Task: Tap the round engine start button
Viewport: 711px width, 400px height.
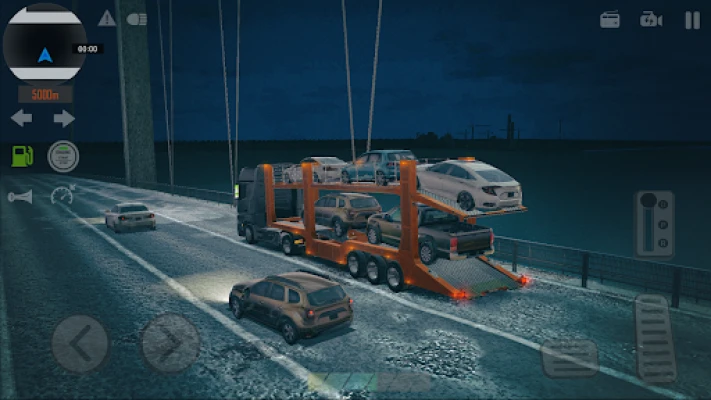Action: (x=63, y=156)
